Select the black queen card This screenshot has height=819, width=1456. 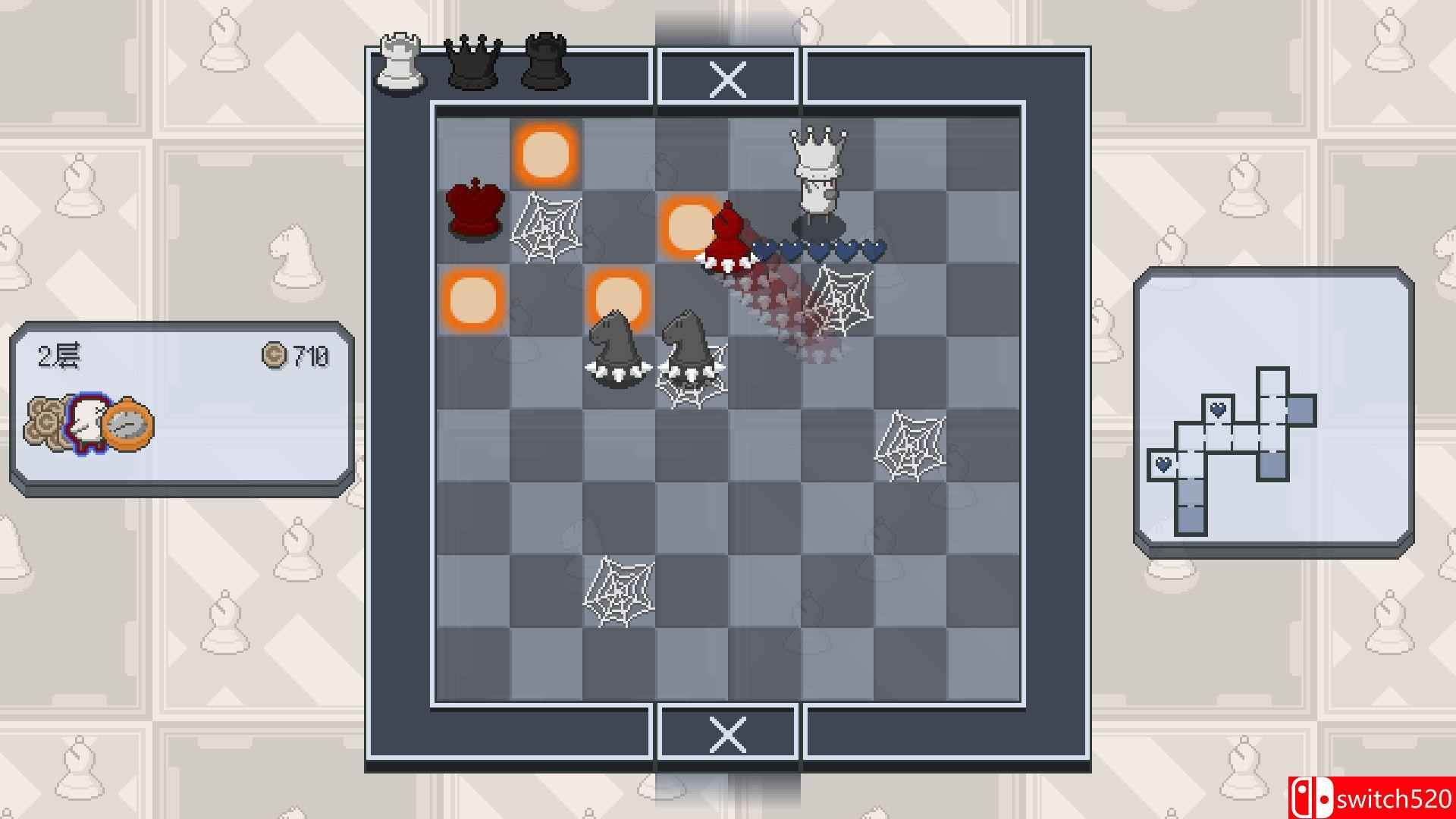[474, 62]
